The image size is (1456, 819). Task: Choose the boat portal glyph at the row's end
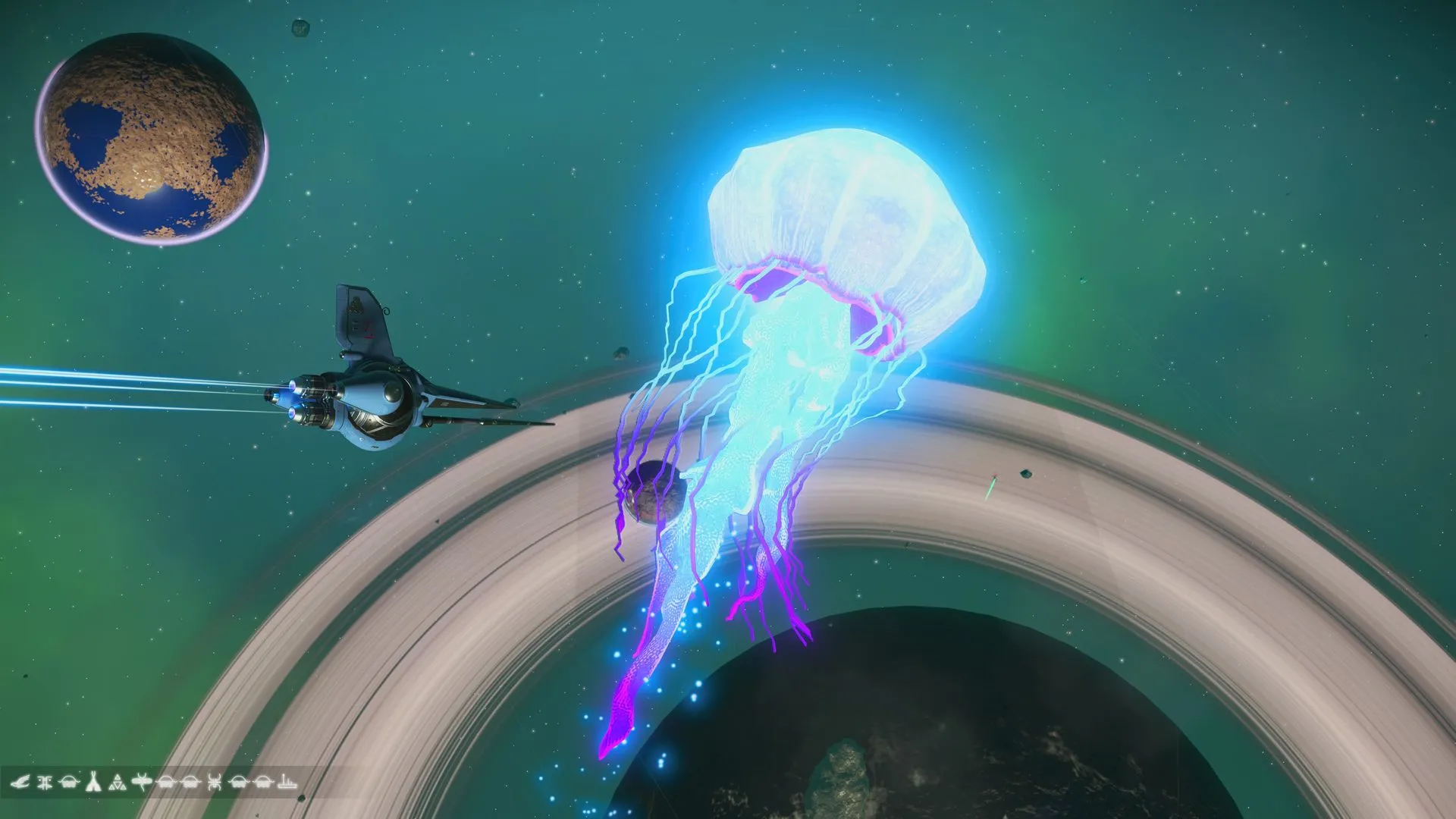point(287,783)
